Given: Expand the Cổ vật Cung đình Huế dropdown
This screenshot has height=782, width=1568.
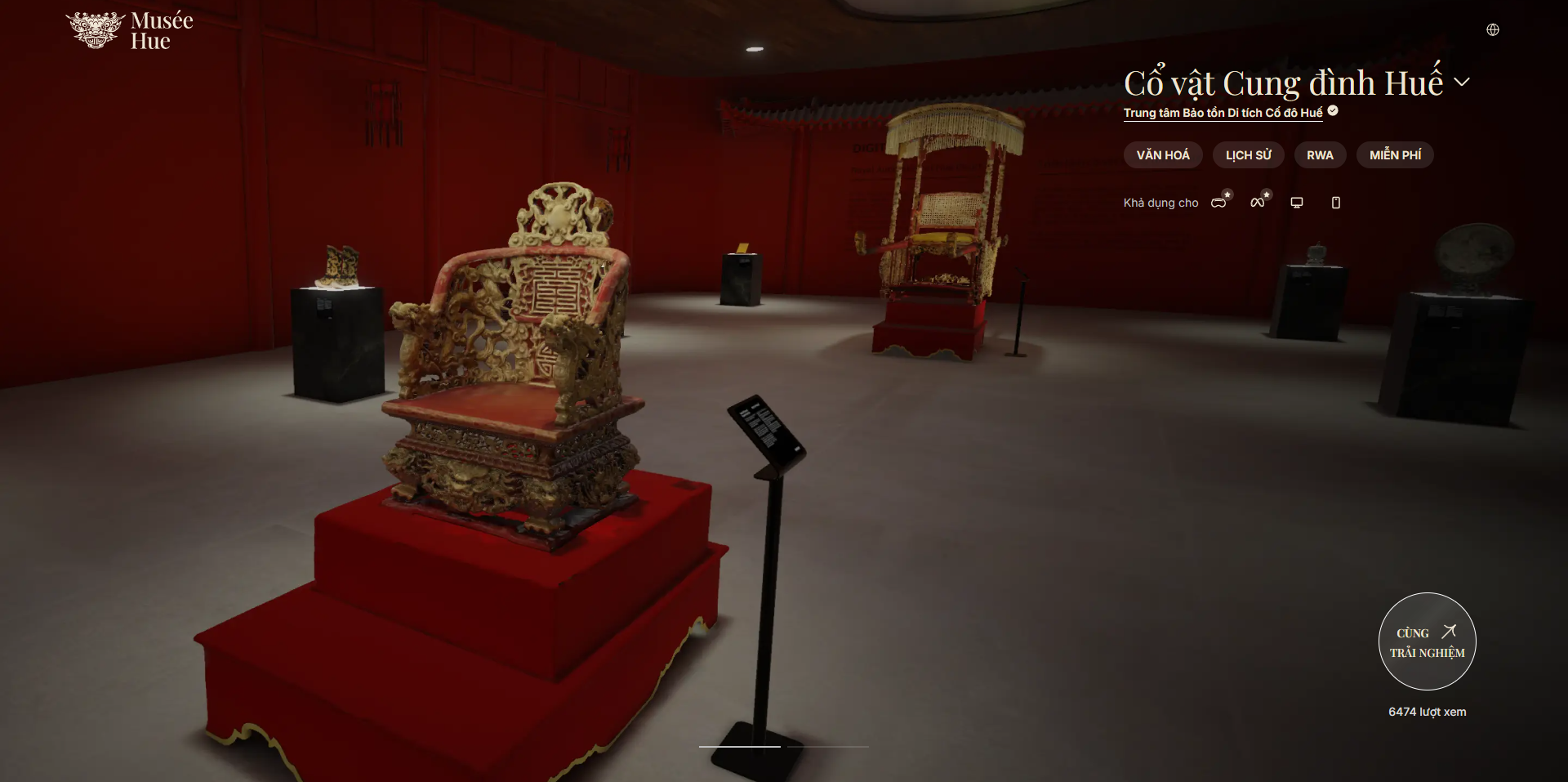Looking at the screenshot, I should 1463,82.
